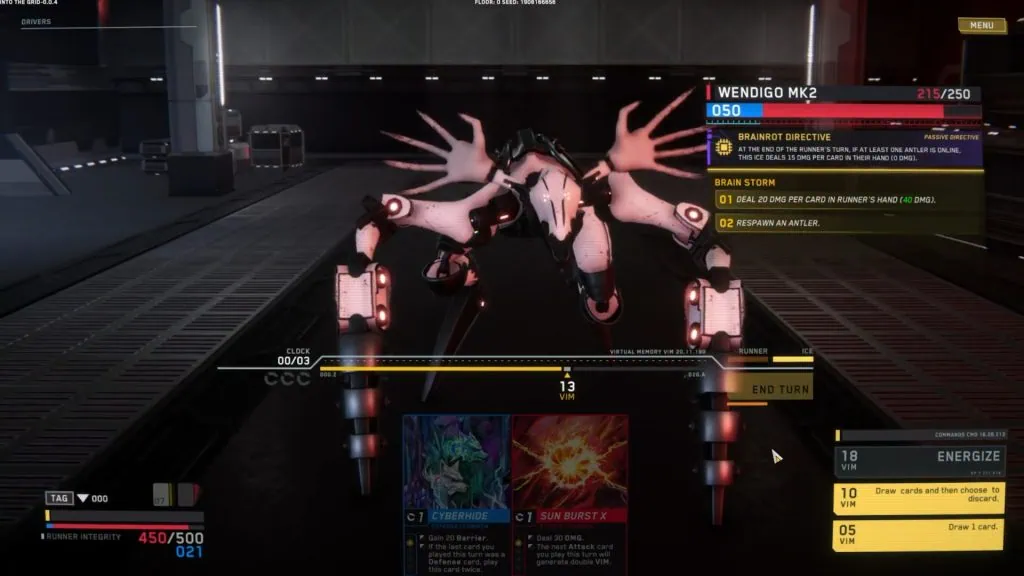Open the red discard pile icon
The height and width of the screenshot is (576, 1024).
pyautogui.click(x=187, y=495)
